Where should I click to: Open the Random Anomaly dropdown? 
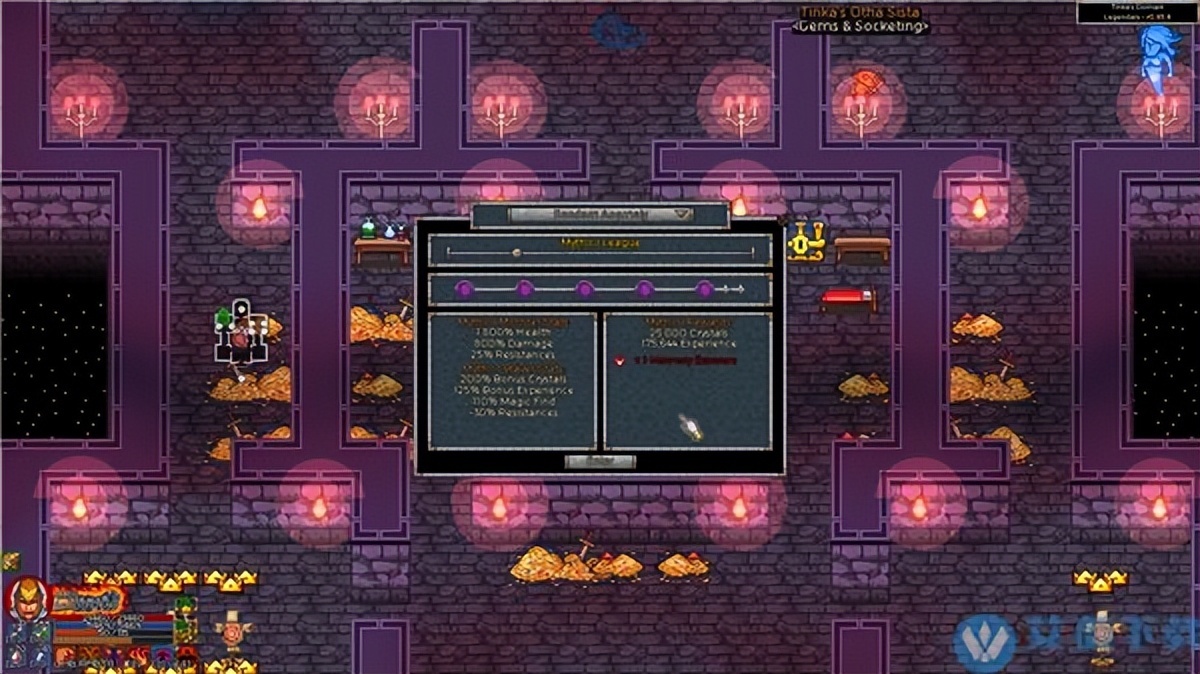[600, 214]
